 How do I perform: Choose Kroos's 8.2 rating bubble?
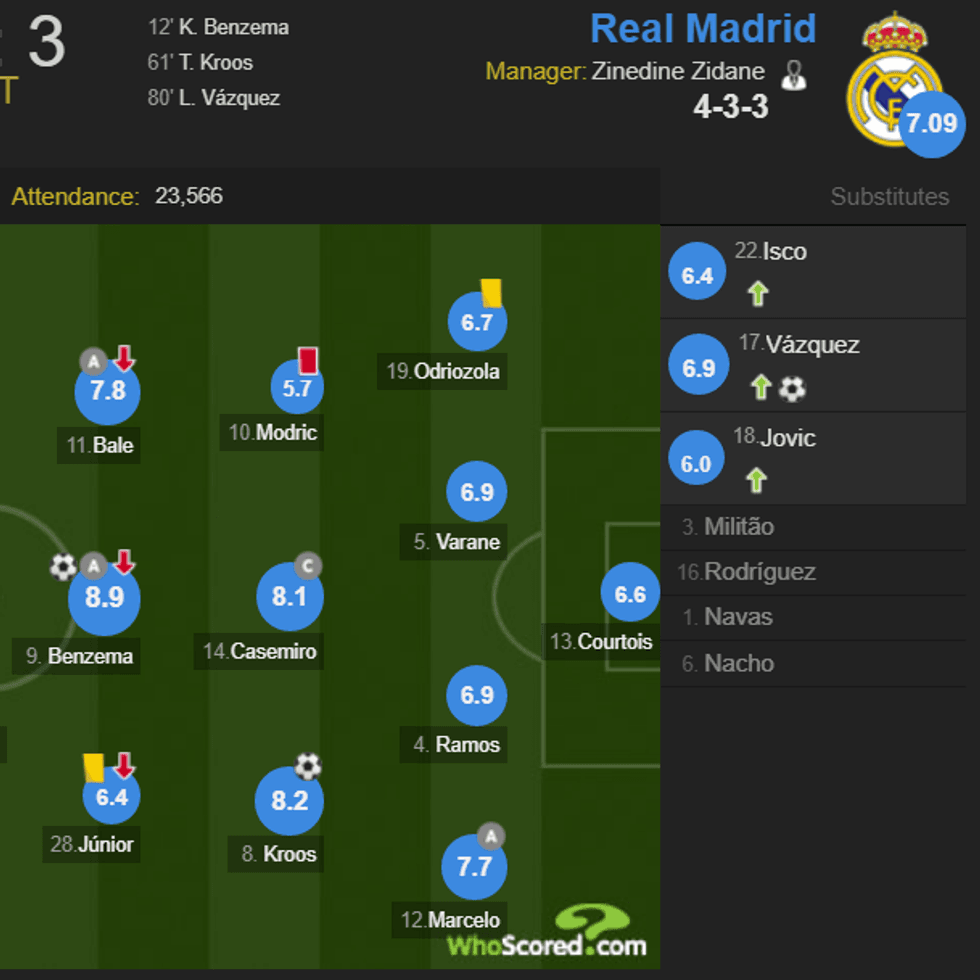(x=289, y=801)
